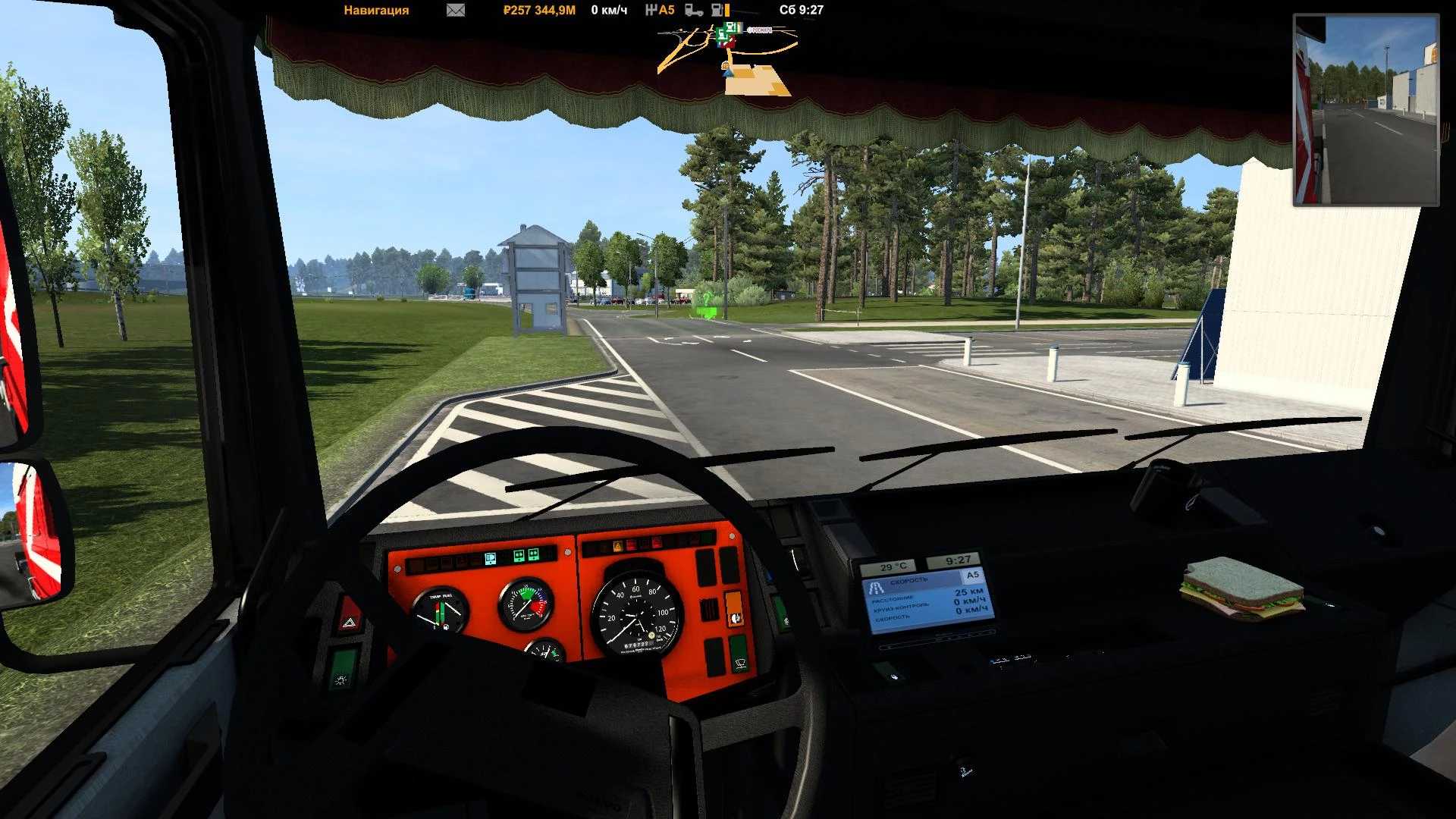Click the gas station marker on the minimap

(730, 28)
